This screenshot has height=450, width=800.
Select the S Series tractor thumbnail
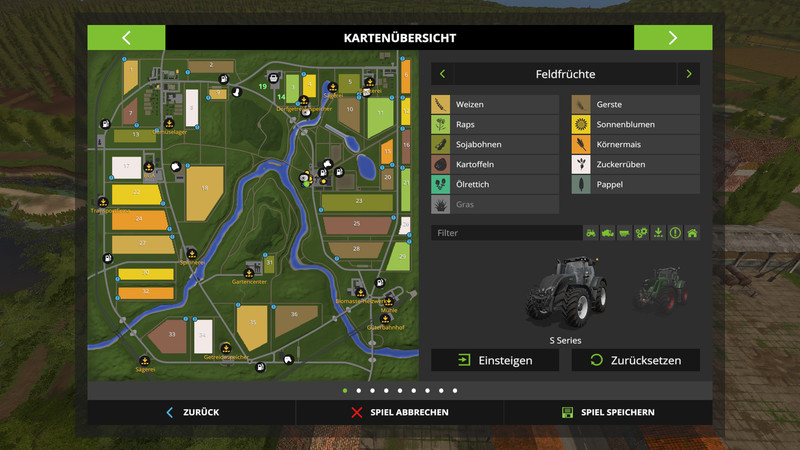[566, 290]
